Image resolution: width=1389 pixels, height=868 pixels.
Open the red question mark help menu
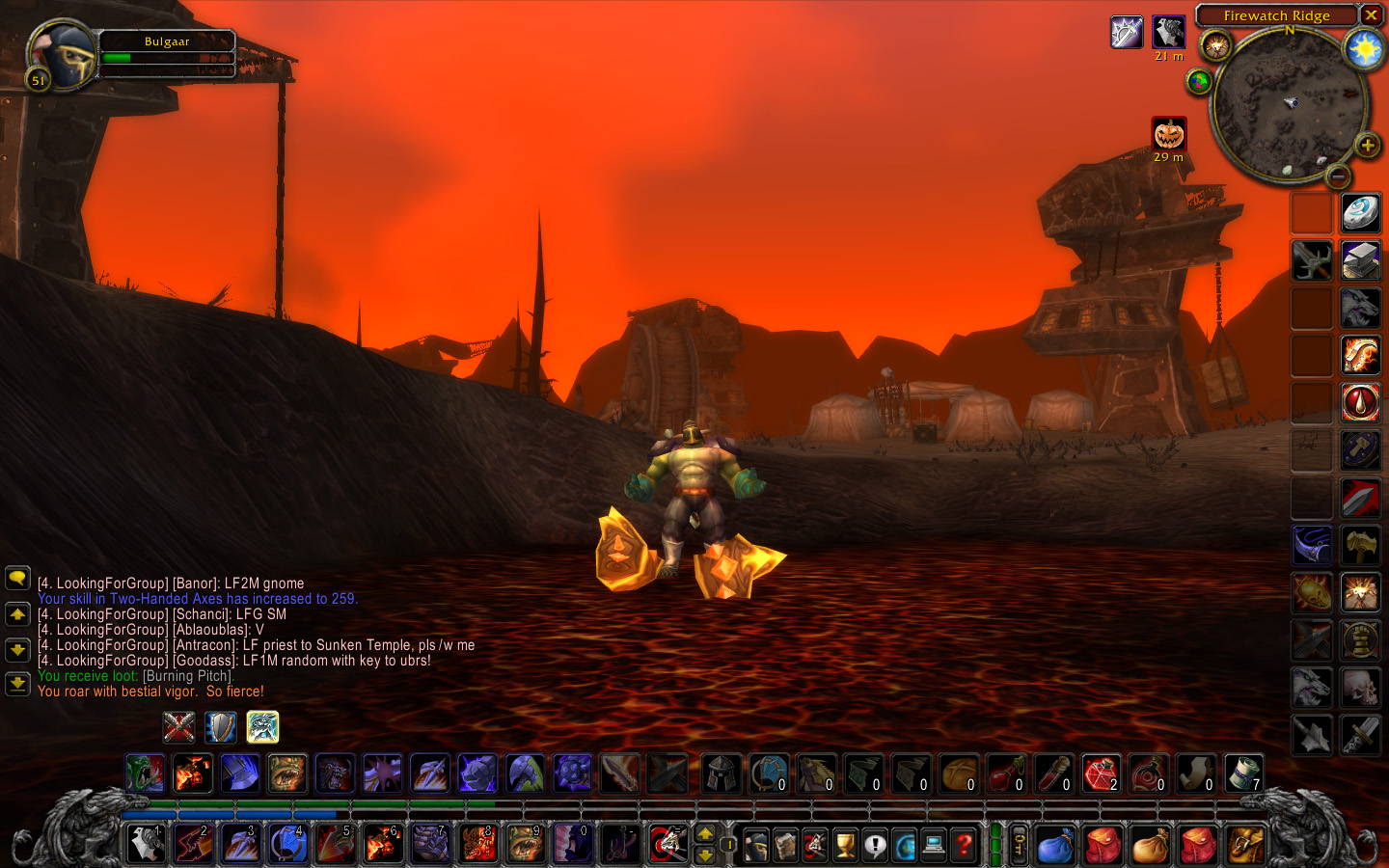click(x=964, y=845)
